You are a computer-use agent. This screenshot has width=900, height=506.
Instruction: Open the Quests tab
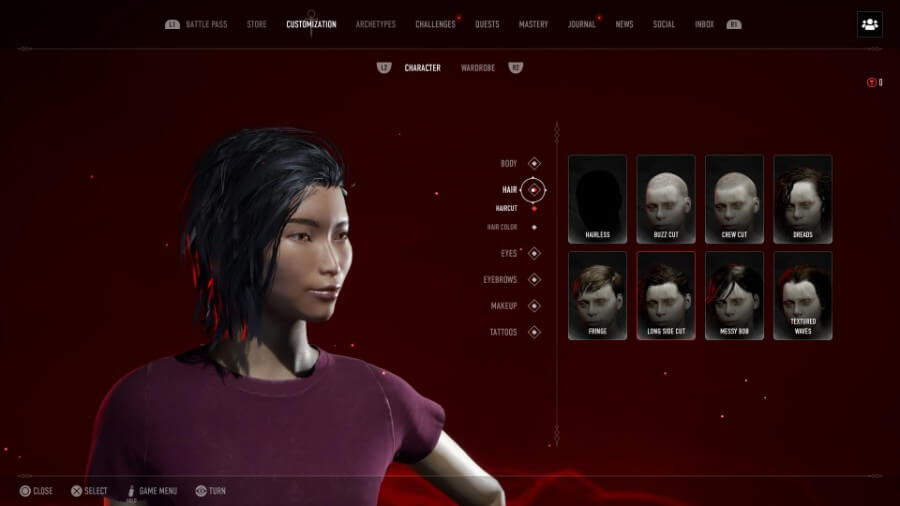(487, 24)
